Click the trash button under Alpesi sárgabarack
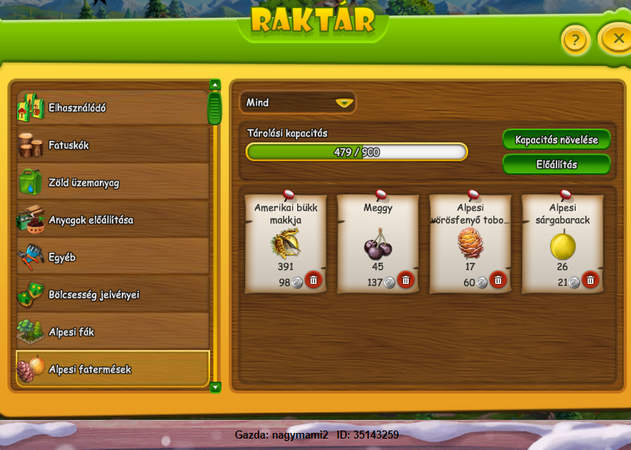Image resolution: width=631 pixels, height=450 pixels. (x=590, y=281)
